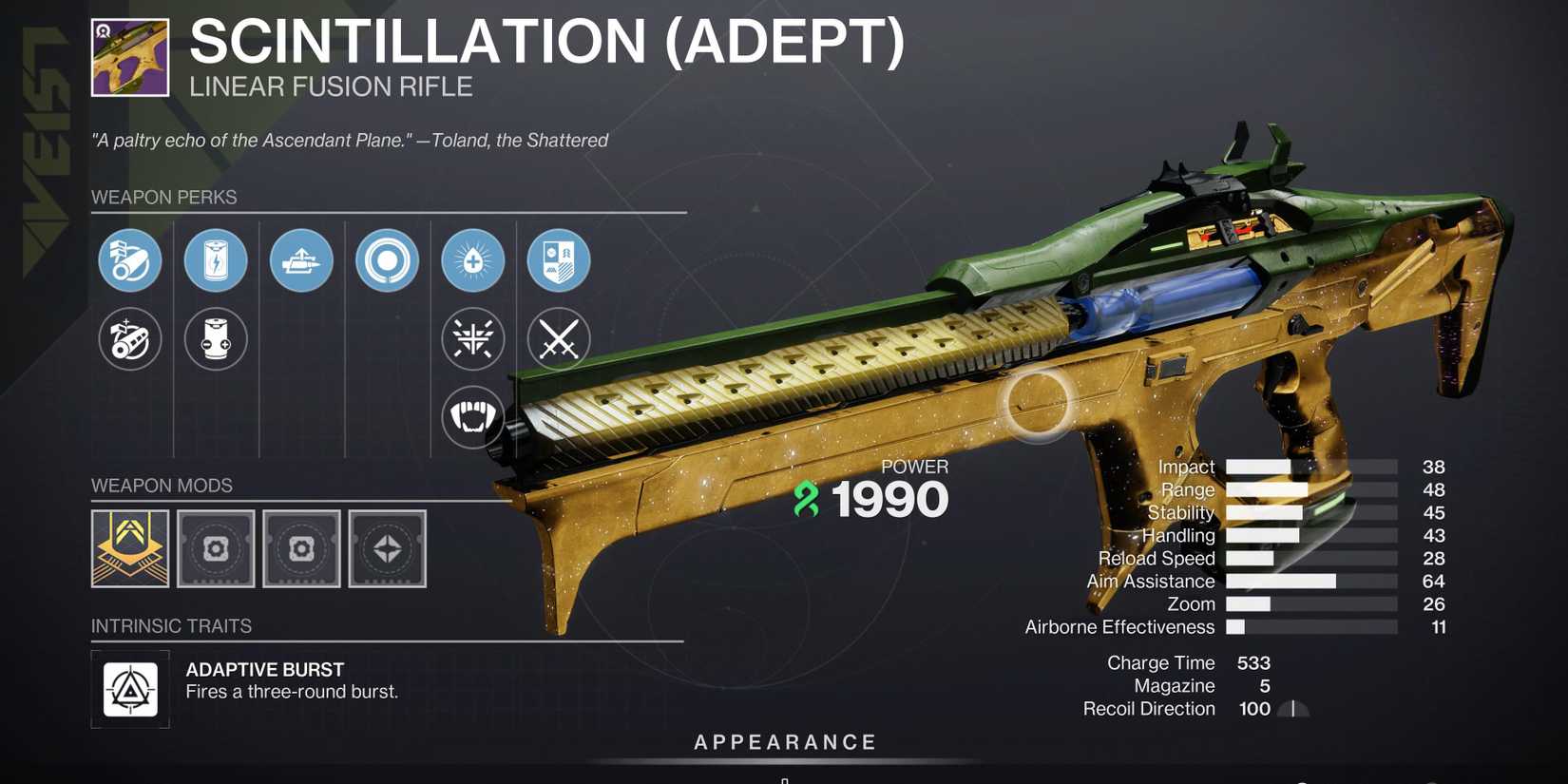1568x784 pixels.
Task: Open the second gear-icon mod socket
Action: click(x=301, y=548)
